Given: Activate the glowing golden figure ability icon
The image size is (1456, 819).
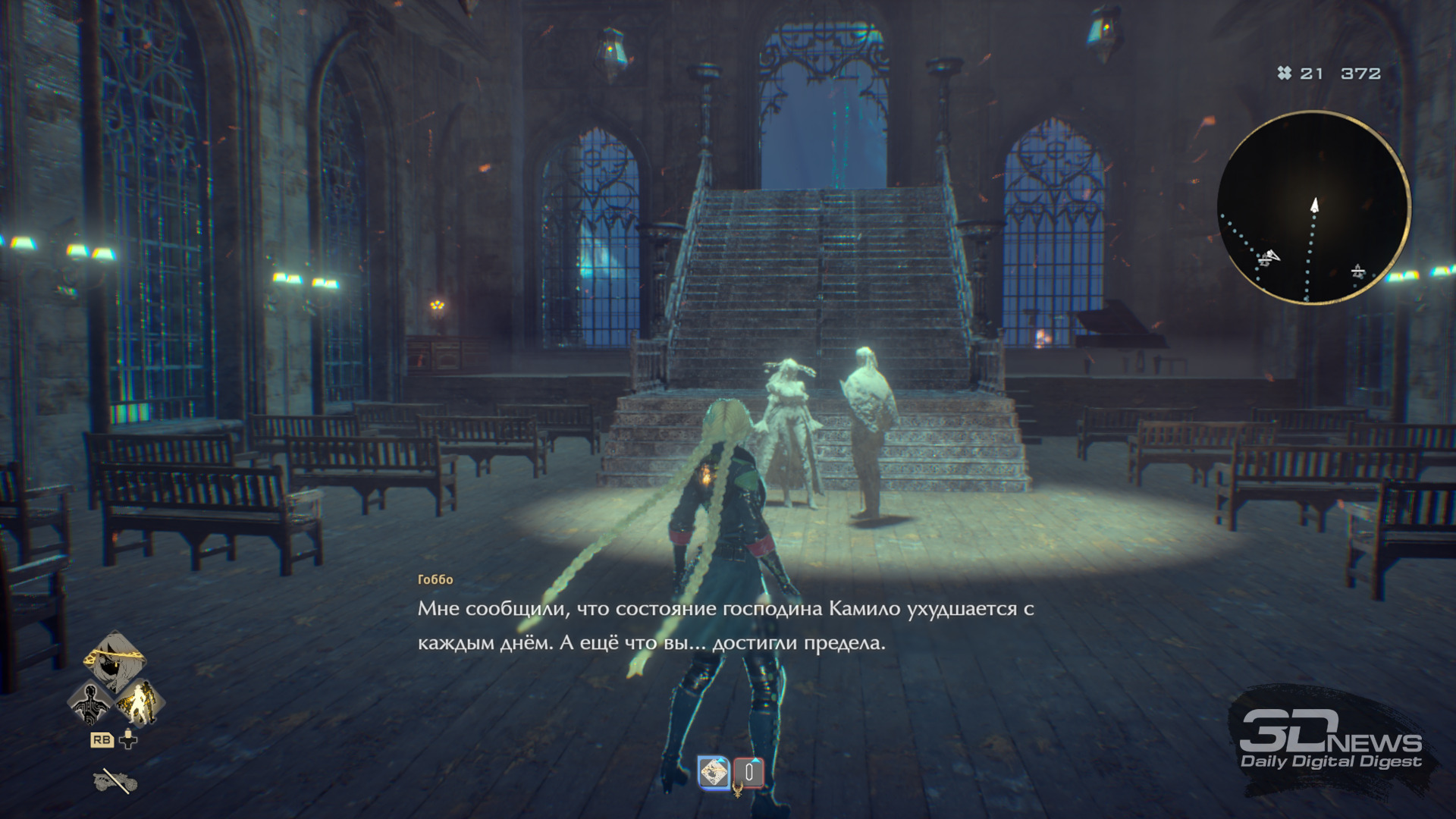Looking at the screenshot, I should [140, 702].
